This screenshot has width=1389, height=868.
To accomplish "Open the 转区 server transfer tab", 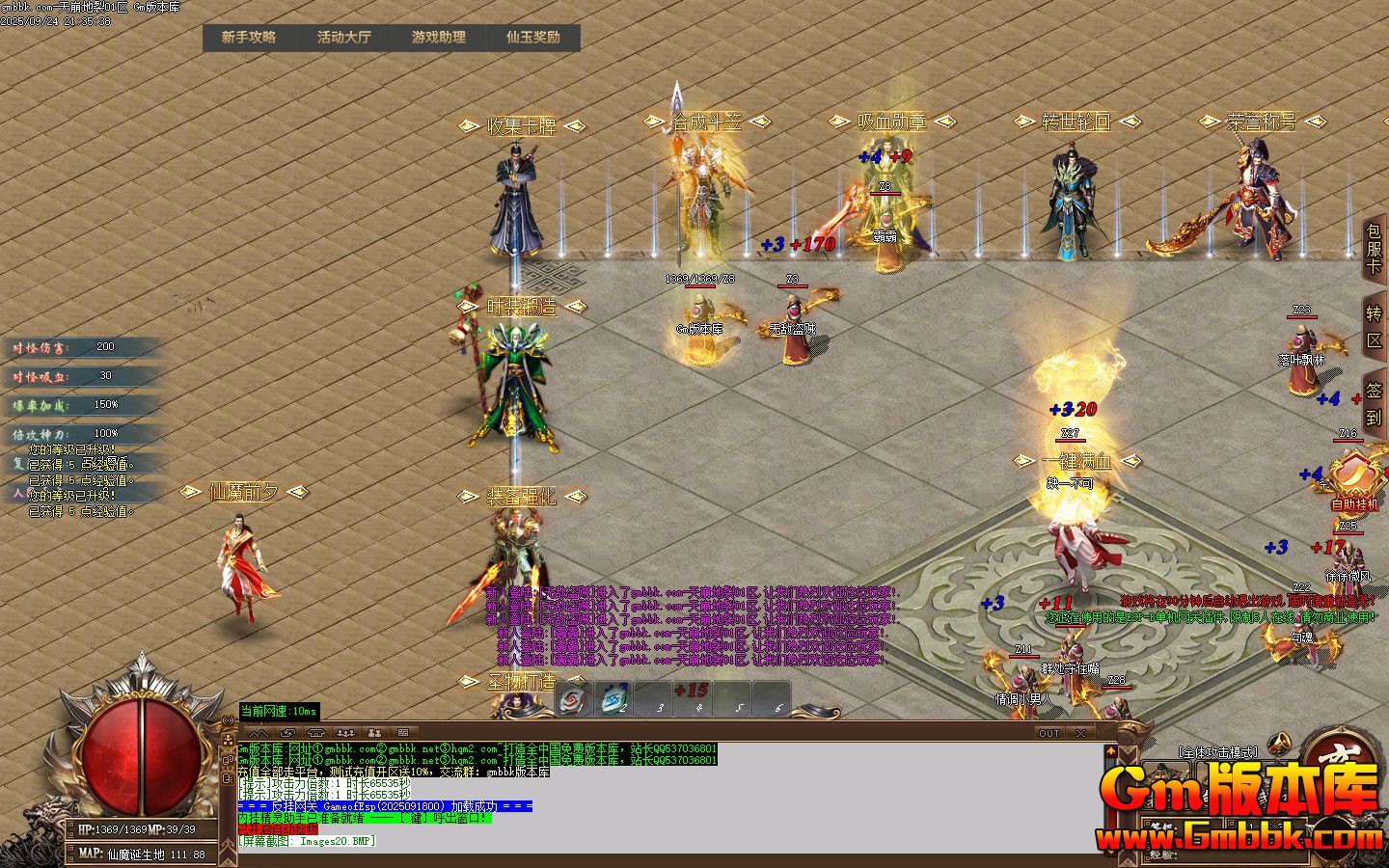I will [1375, 327].
